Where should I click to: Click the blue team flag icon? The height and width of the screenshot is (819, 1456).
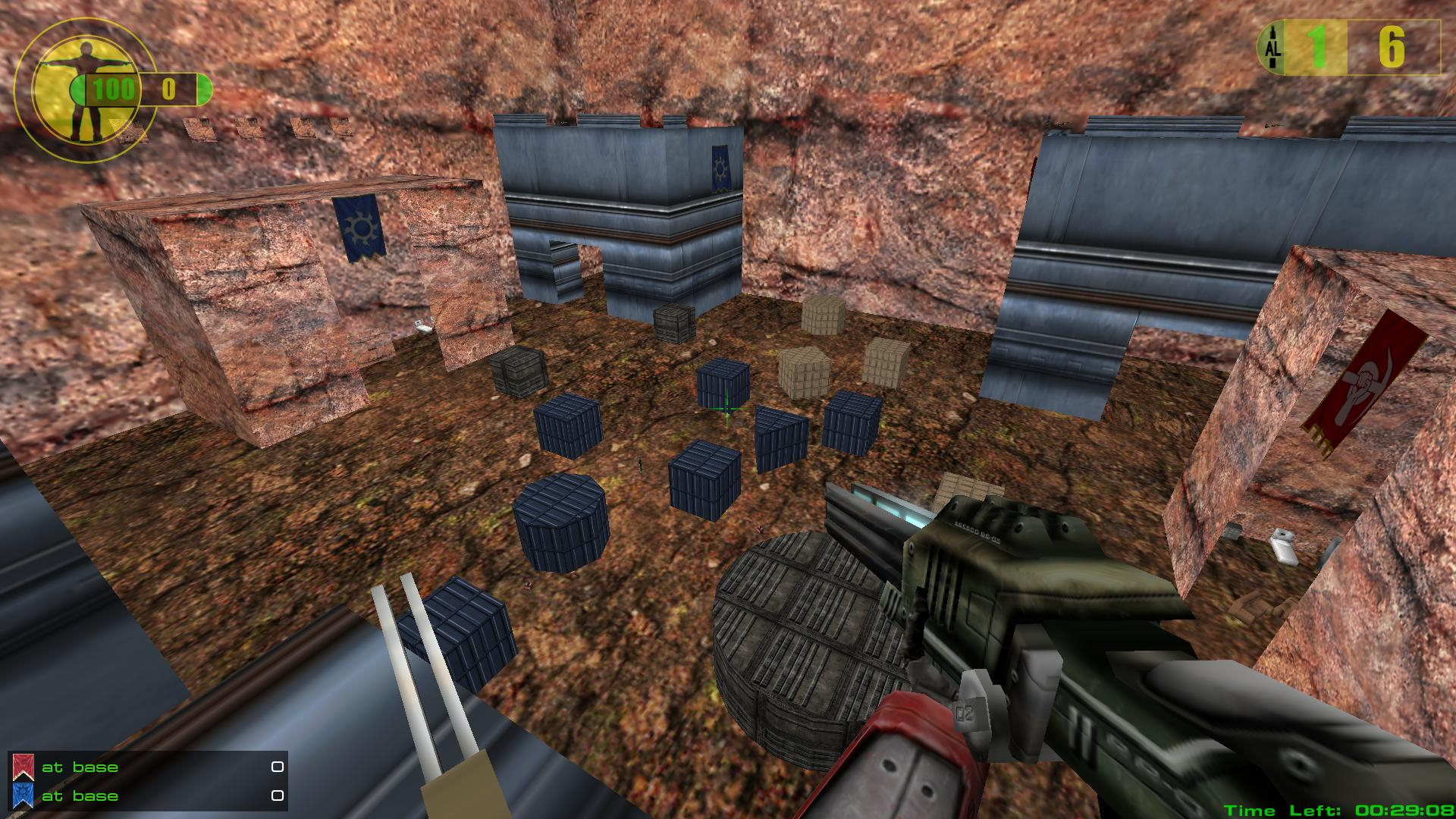click(22, 795)
